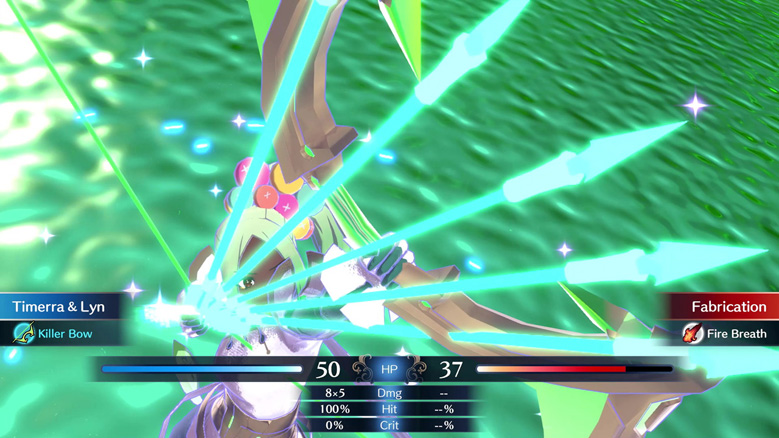779x438 pixels.
Task: Select the Fabrication enemy name panel
Action: pyautogui.click(x=727, y=307)
